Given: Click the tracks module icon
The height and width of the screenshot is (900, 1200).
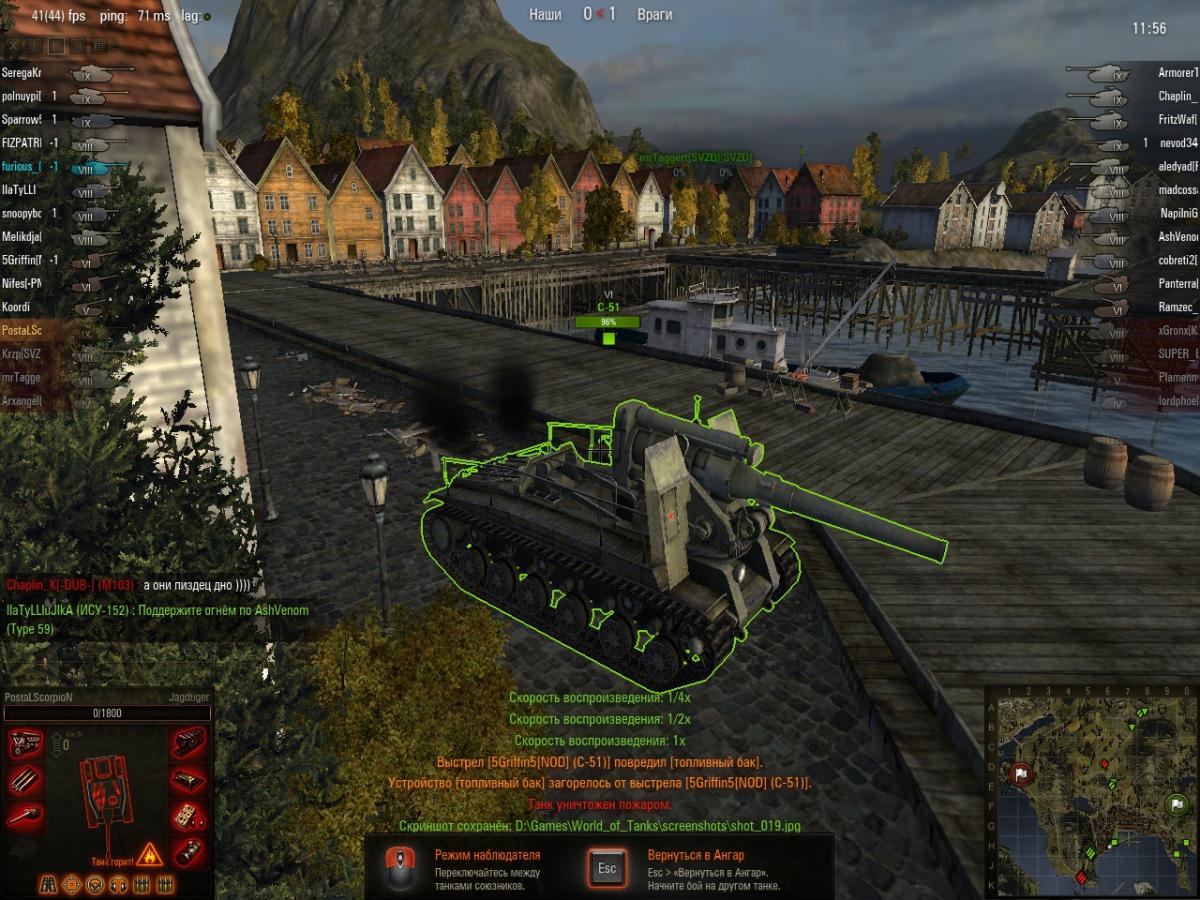Looking at the screenshot, I should tap(188, 744).
